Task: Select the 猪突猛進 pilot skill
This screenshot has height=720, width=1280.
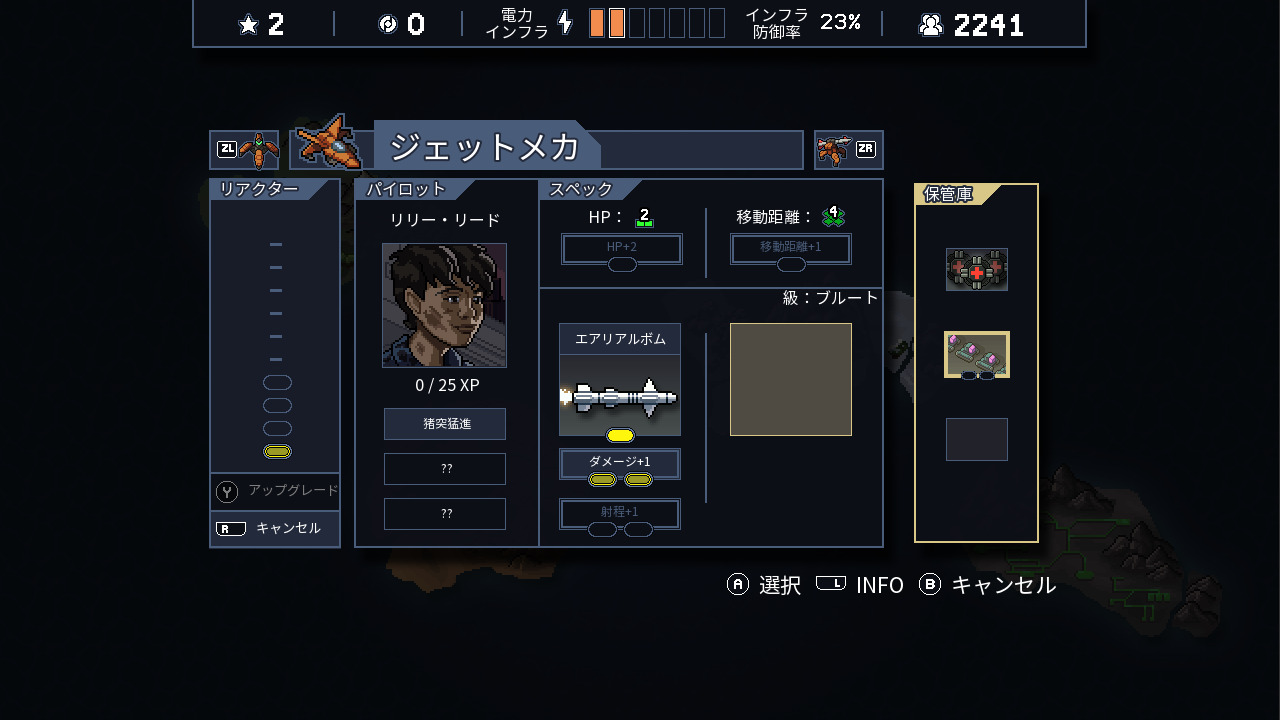Action: click(x=445, y=424)
